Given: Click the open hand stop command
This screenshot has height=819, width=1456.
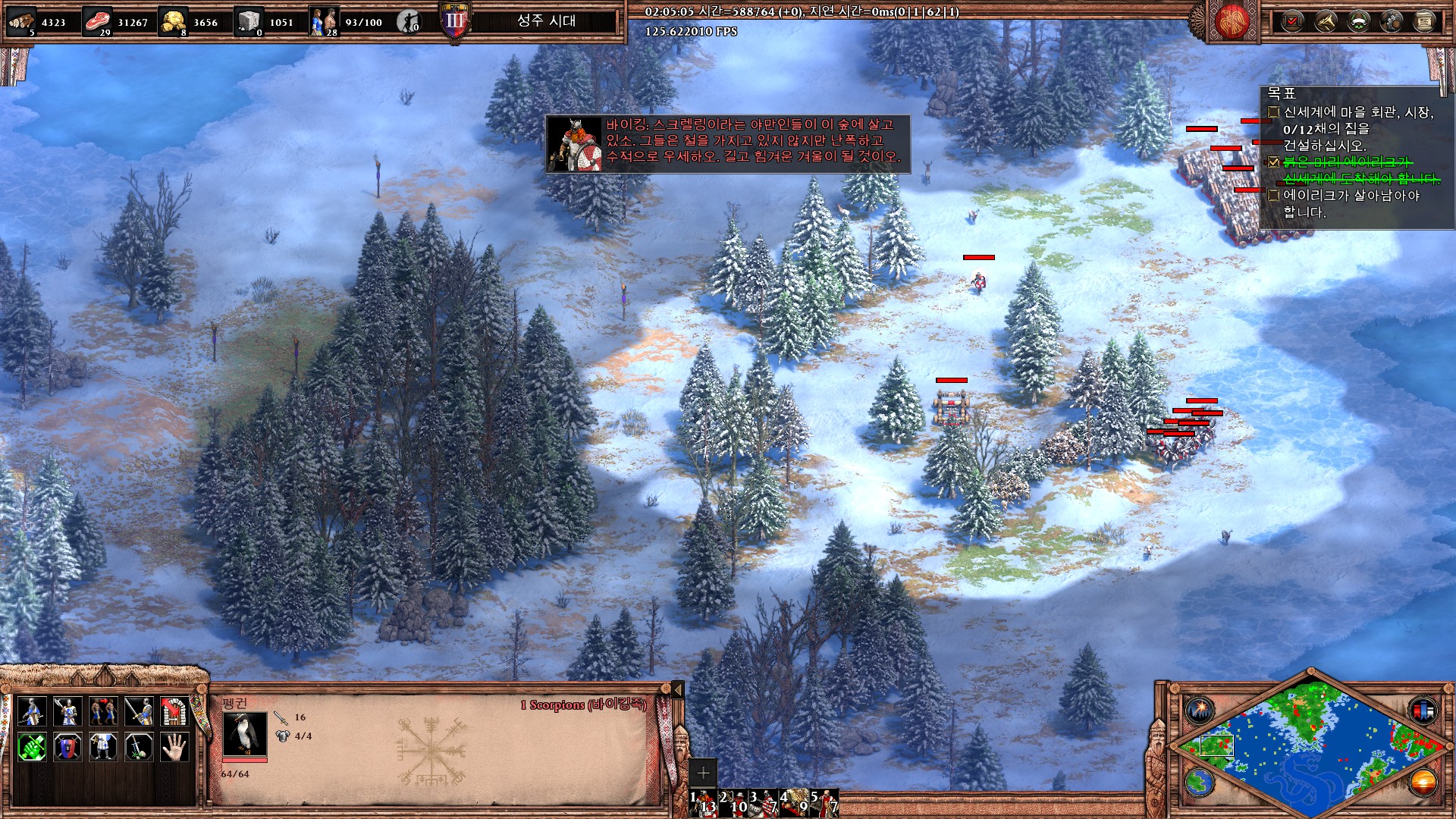Looking at the screenshot, I should [x=174, y=748].
